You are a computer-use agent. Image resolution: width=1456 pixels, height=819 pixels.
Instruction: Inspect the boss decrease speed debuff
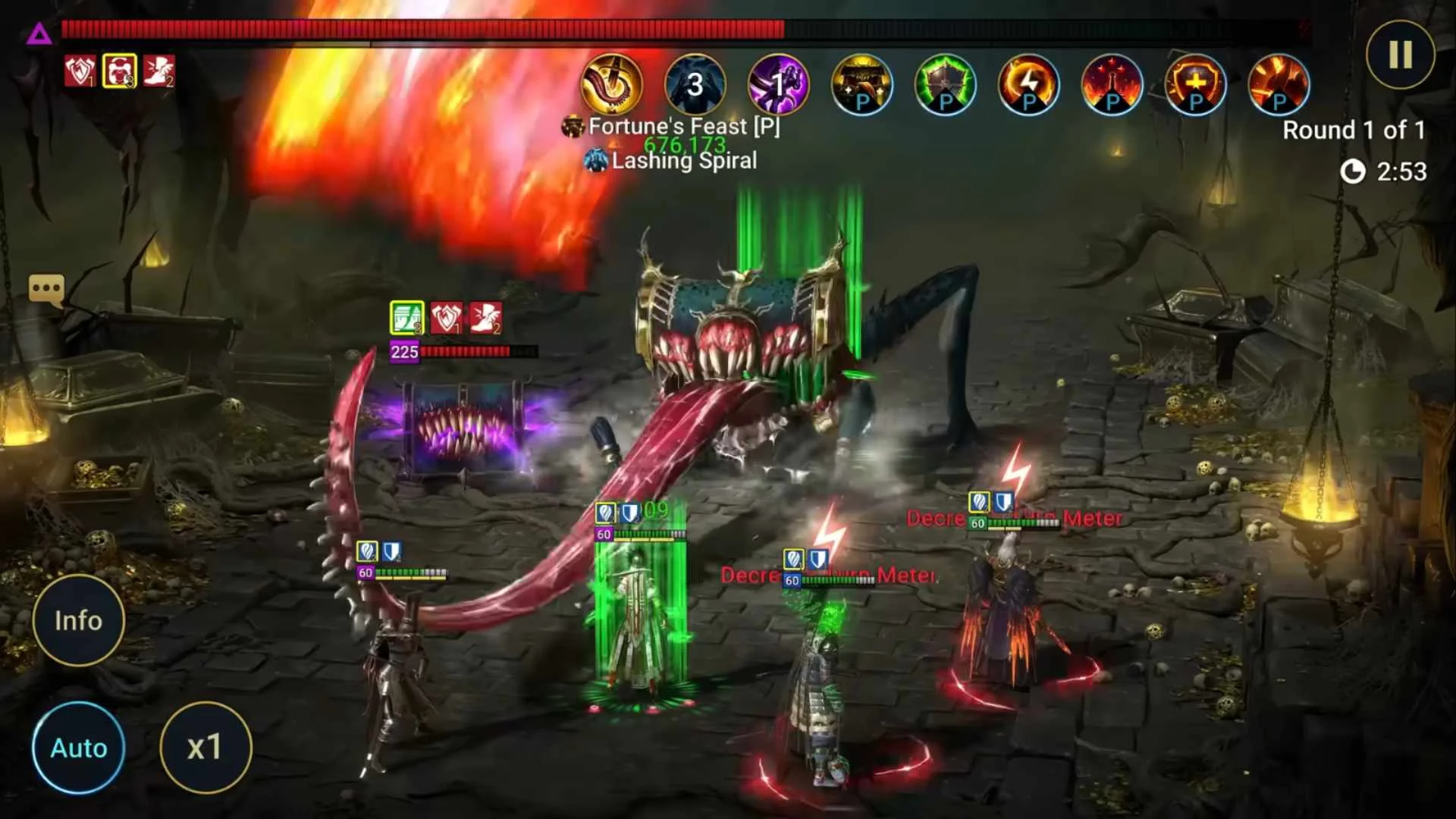click(x=158, y=71)
